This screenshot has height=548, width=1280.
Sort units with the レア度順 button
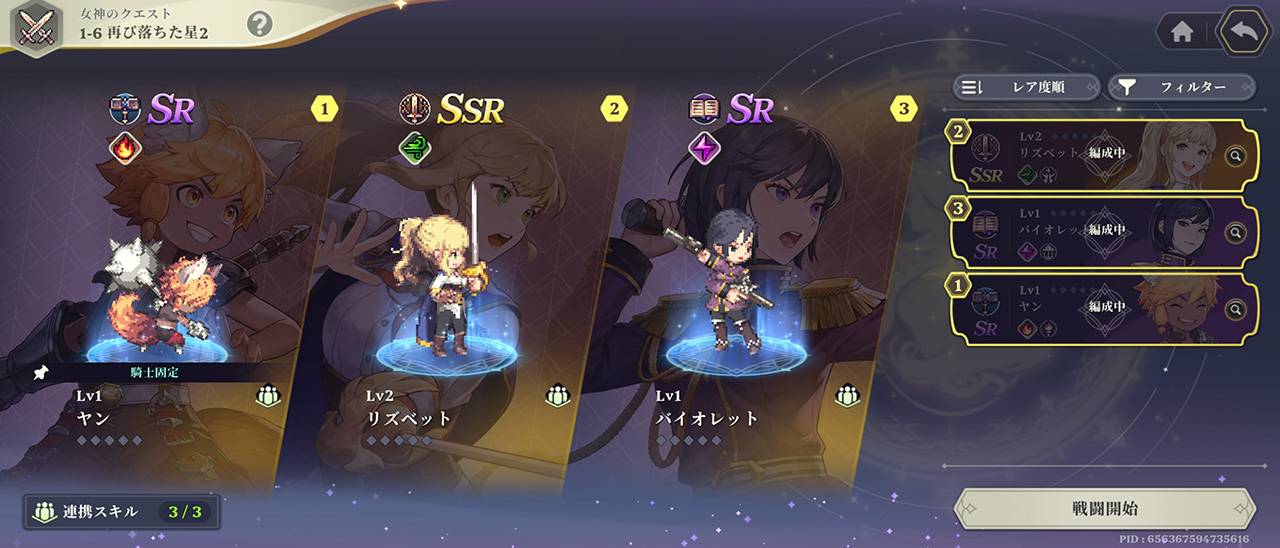click(1026, 87)
